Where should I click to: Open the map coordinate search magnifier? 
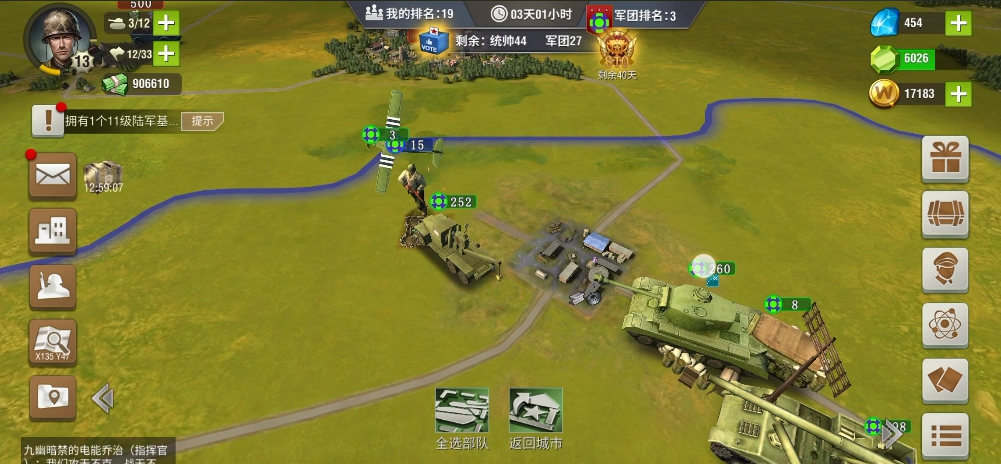coord(53,342)
